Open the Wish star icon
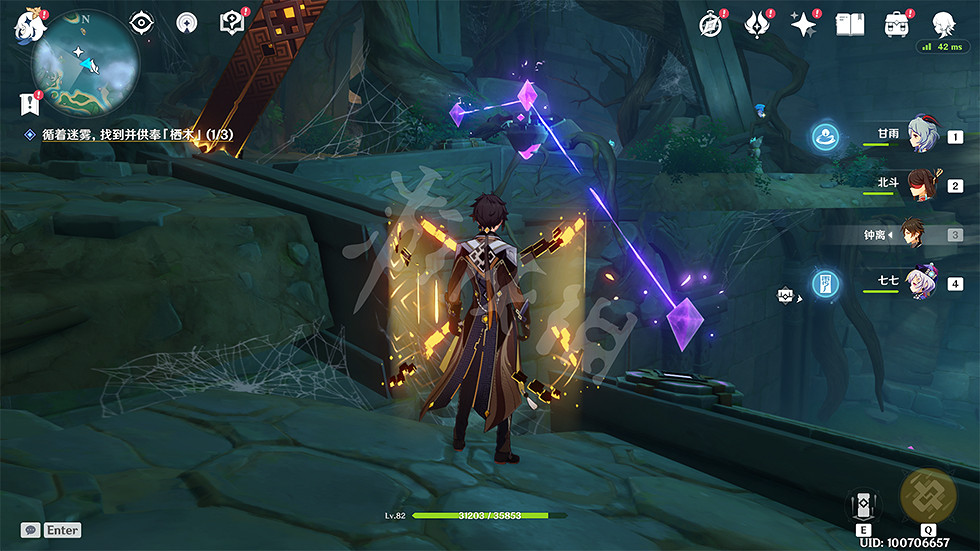Viewport: 980px width, 551px height. point(804,25)
